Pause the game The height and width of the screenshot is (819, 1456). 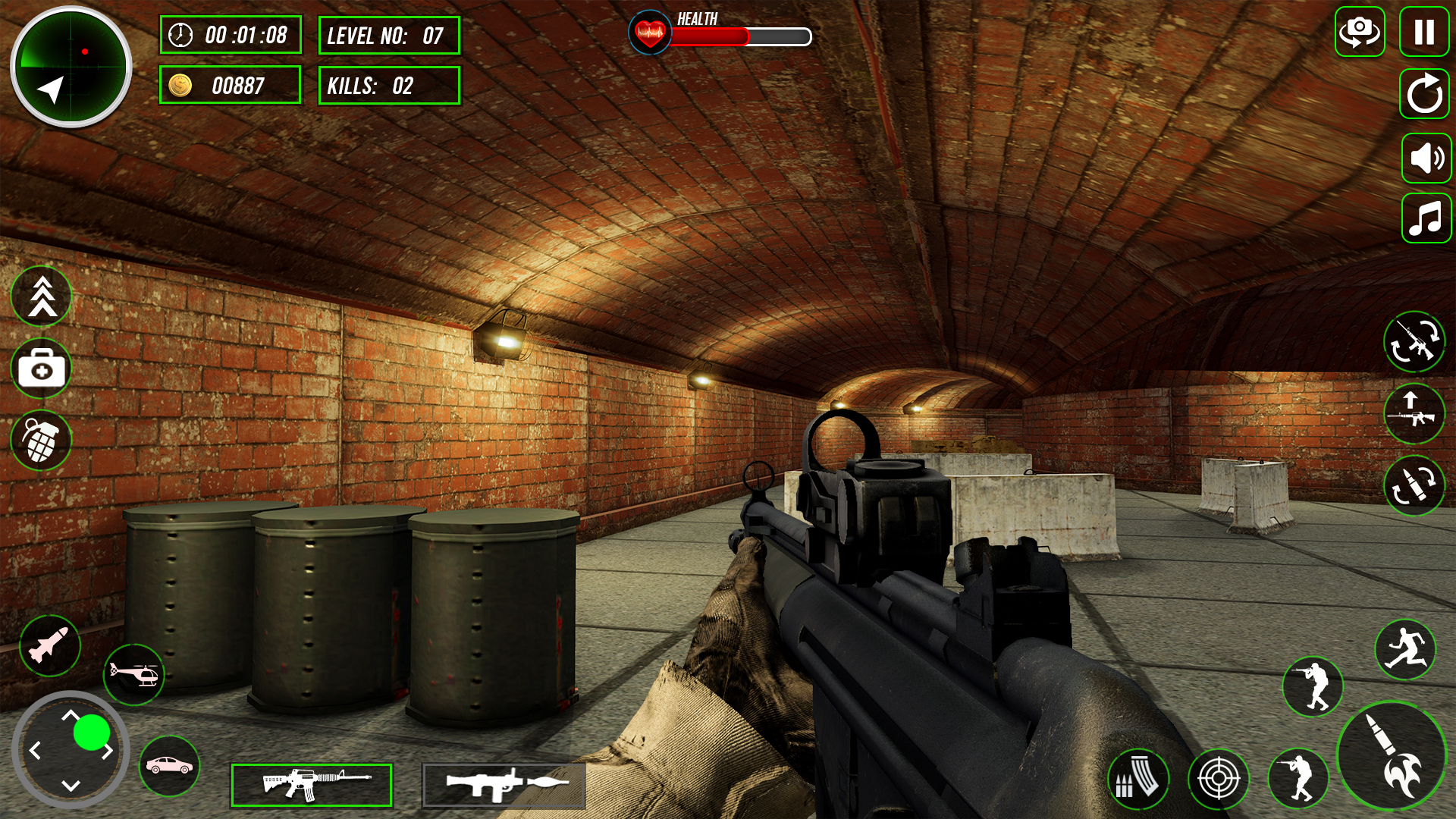coord(1424,32)
